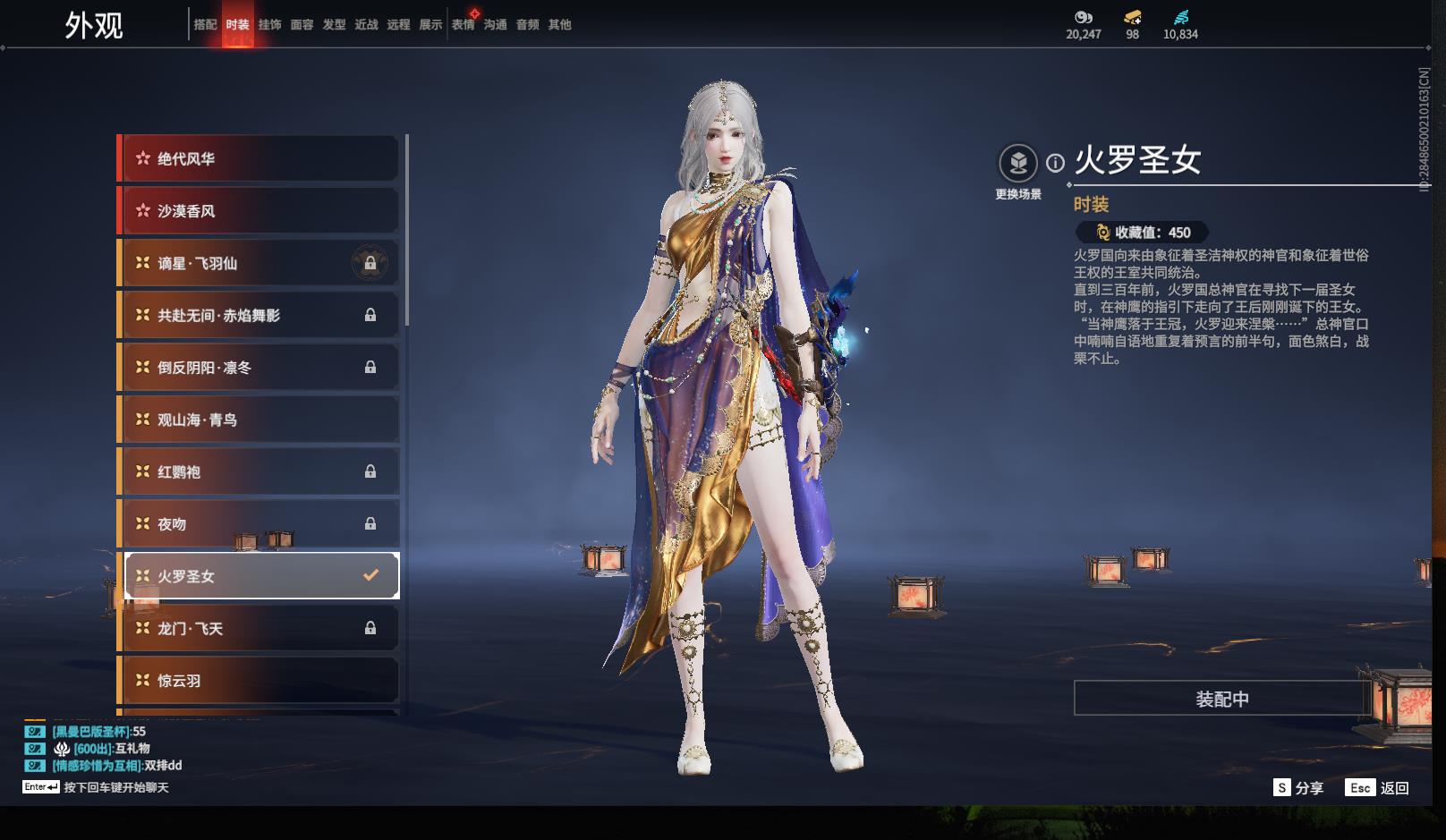Open the 表情 emotes tab

(x=463, y=25)
